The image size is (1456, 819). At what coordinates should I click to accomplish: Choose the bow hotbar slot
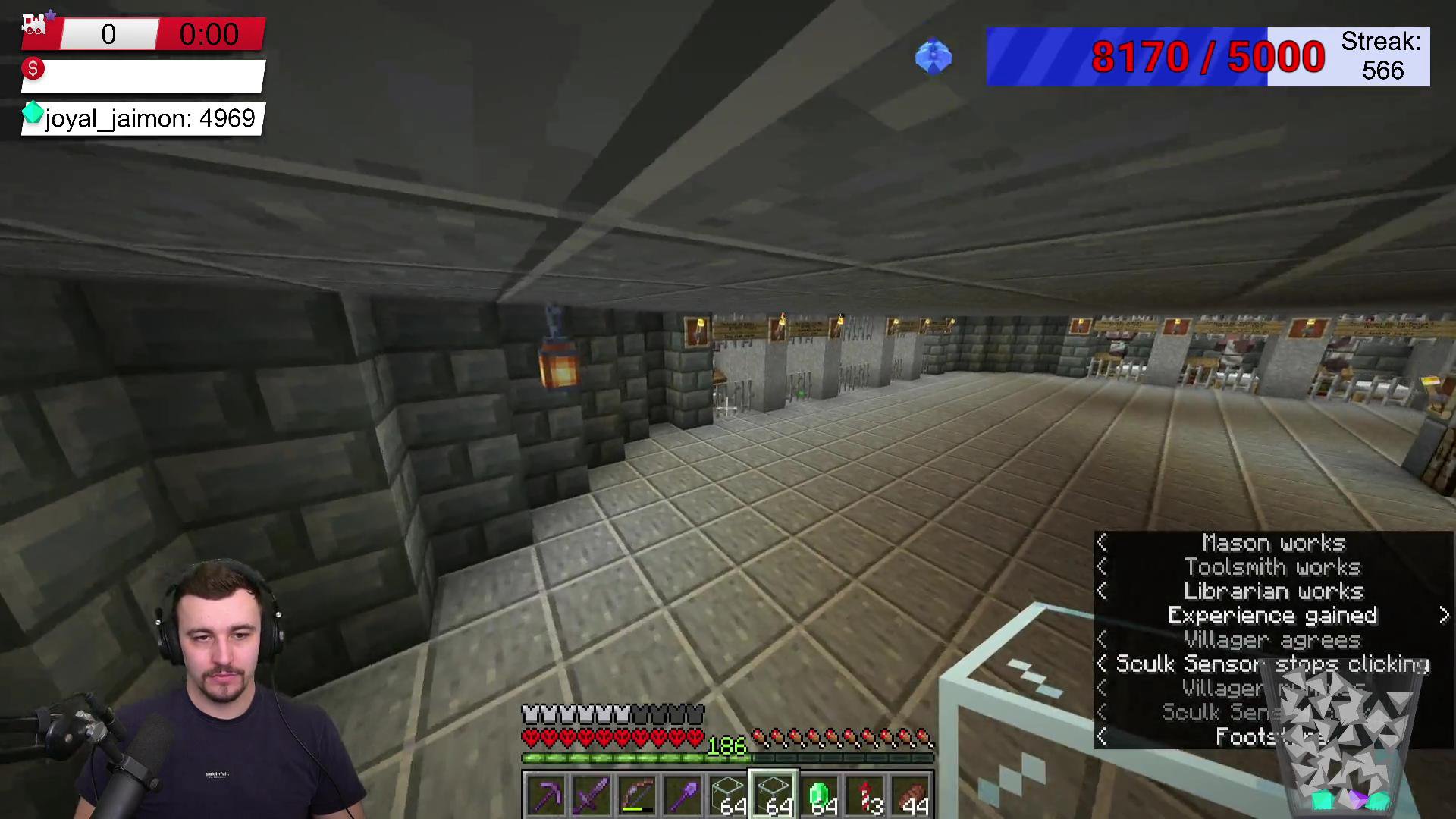point(637,795)
